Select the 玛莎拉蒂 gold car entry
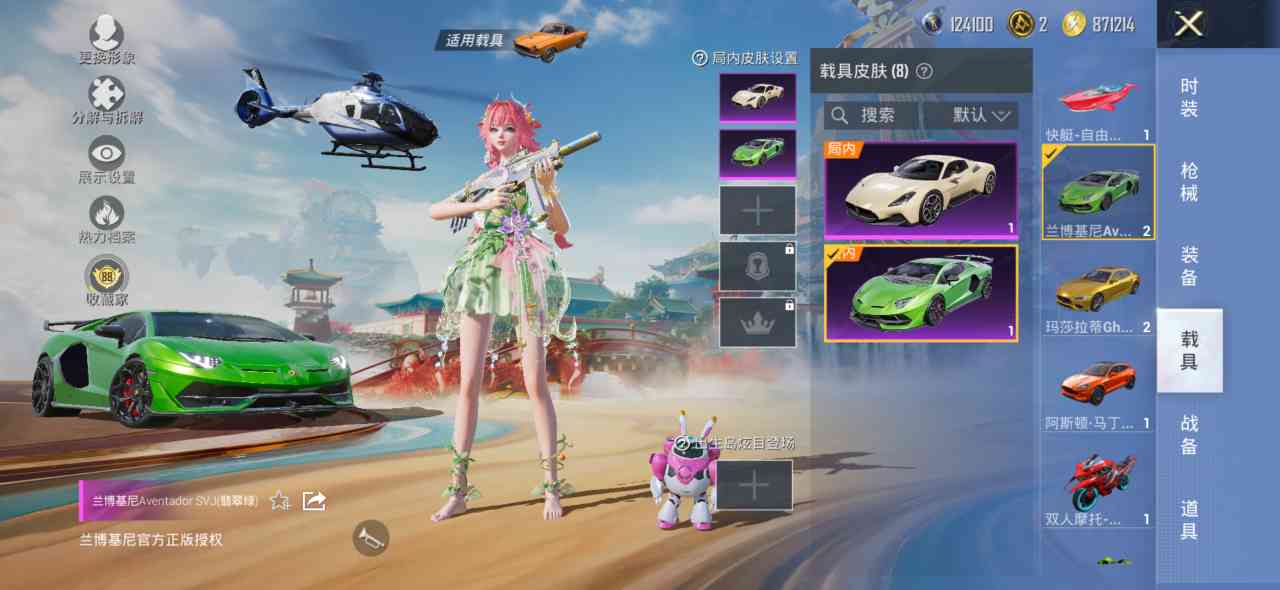The height and width of the screenshot is (590, 1280). tap(1098, 297)
